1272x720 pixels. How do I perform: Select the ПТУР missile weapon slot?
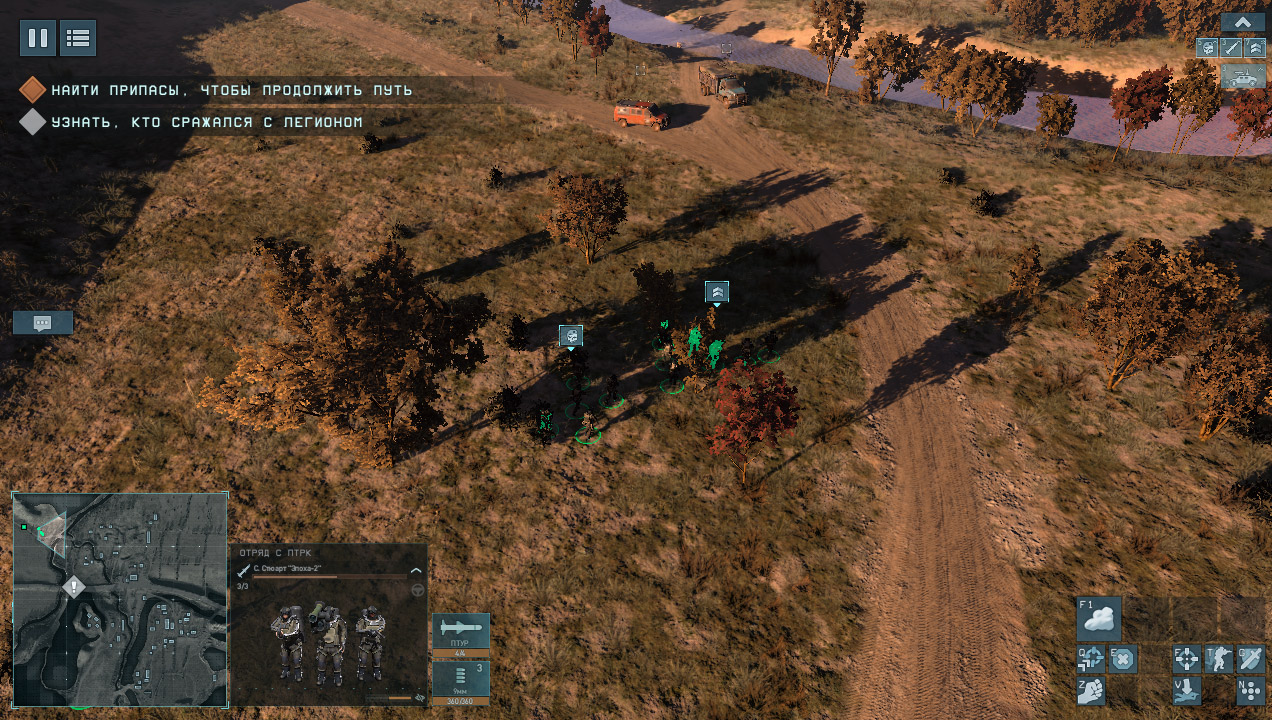(x=461, y=631)
